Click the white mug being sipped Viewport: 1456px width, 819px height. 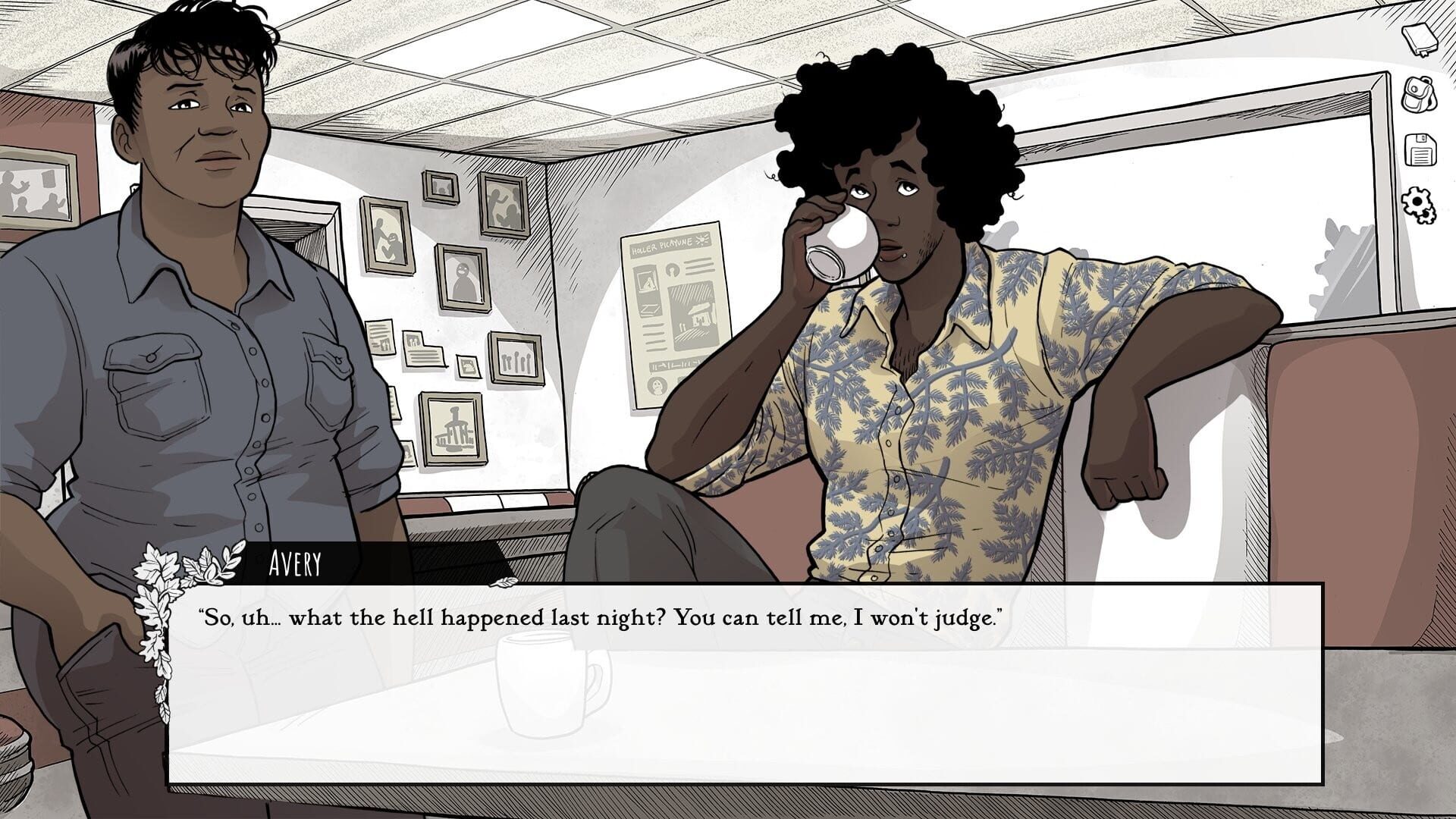(x=842, y=243)
